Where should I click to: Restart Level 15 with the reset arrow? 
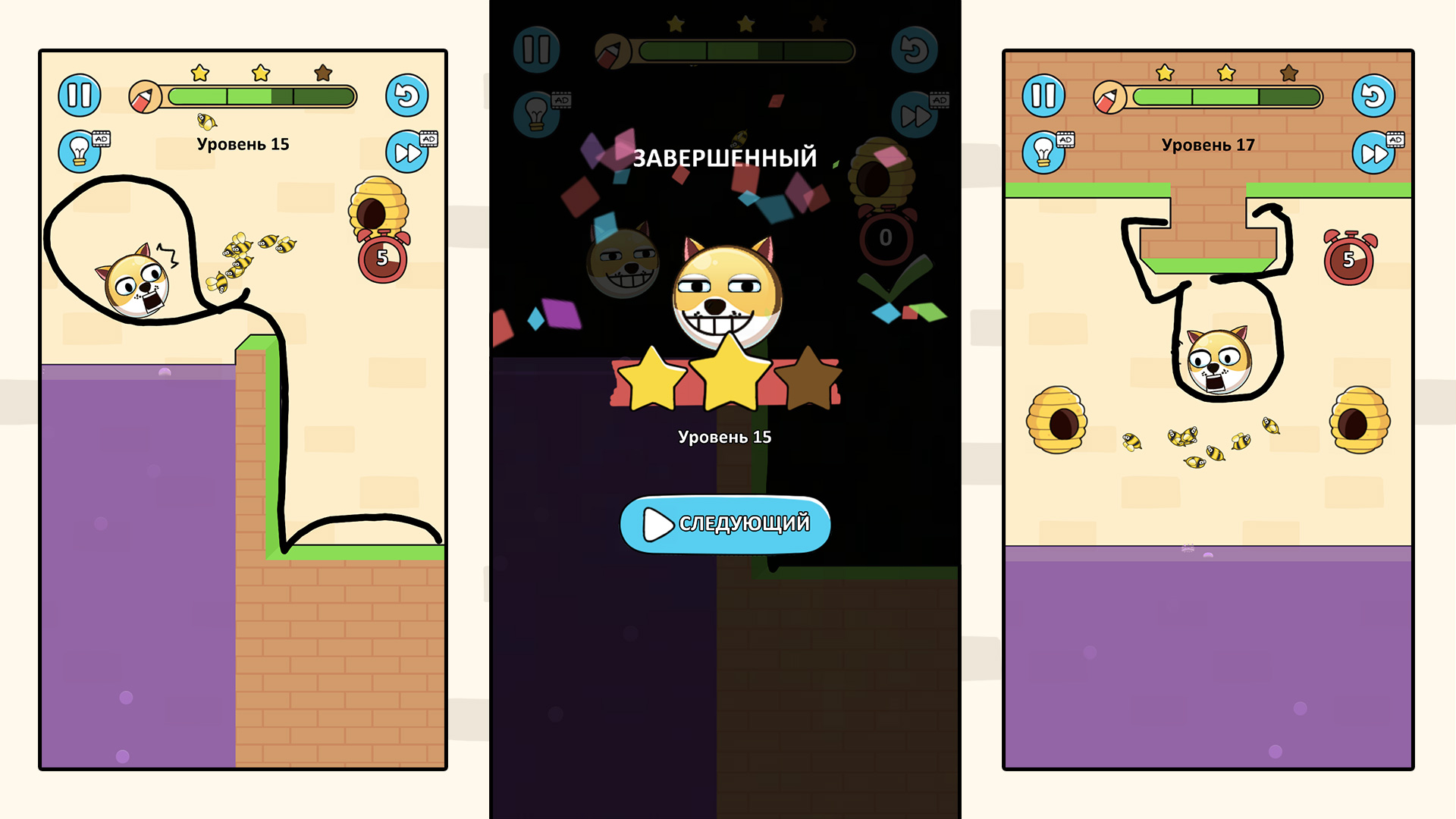(407, 96)
